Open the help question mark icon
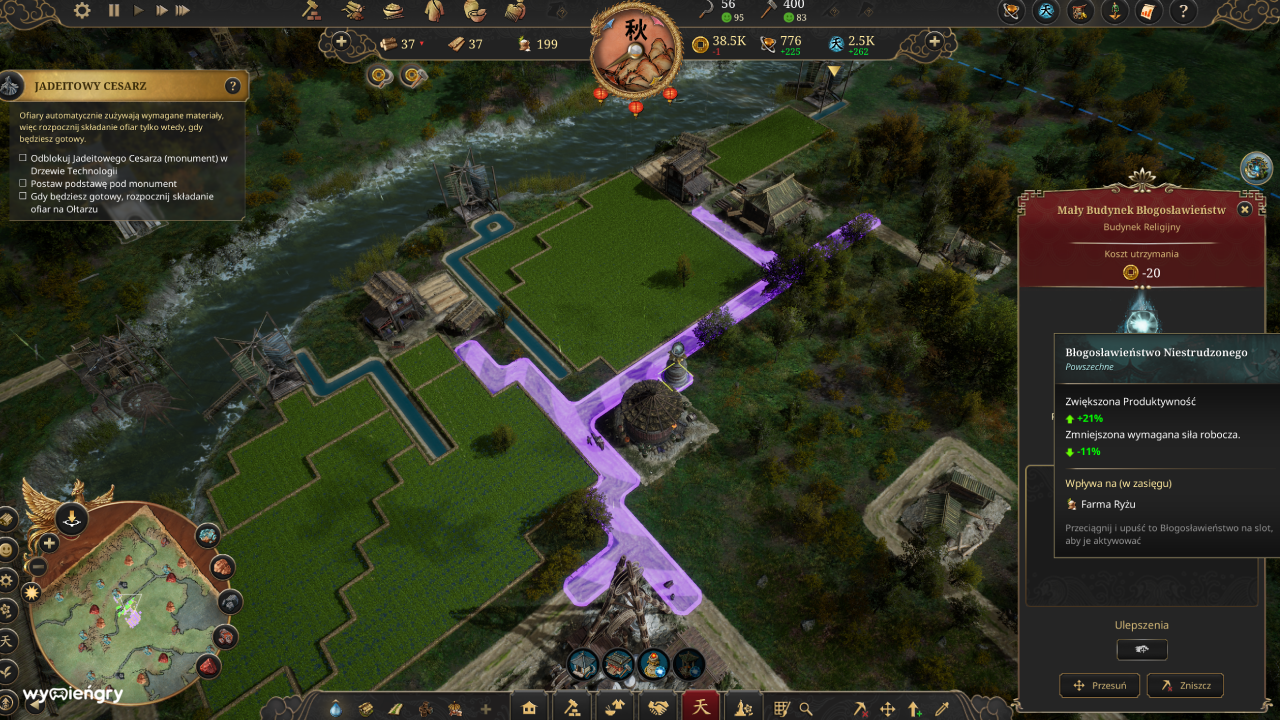This screenshot has width=1280, height=720. click(1184, 13)
